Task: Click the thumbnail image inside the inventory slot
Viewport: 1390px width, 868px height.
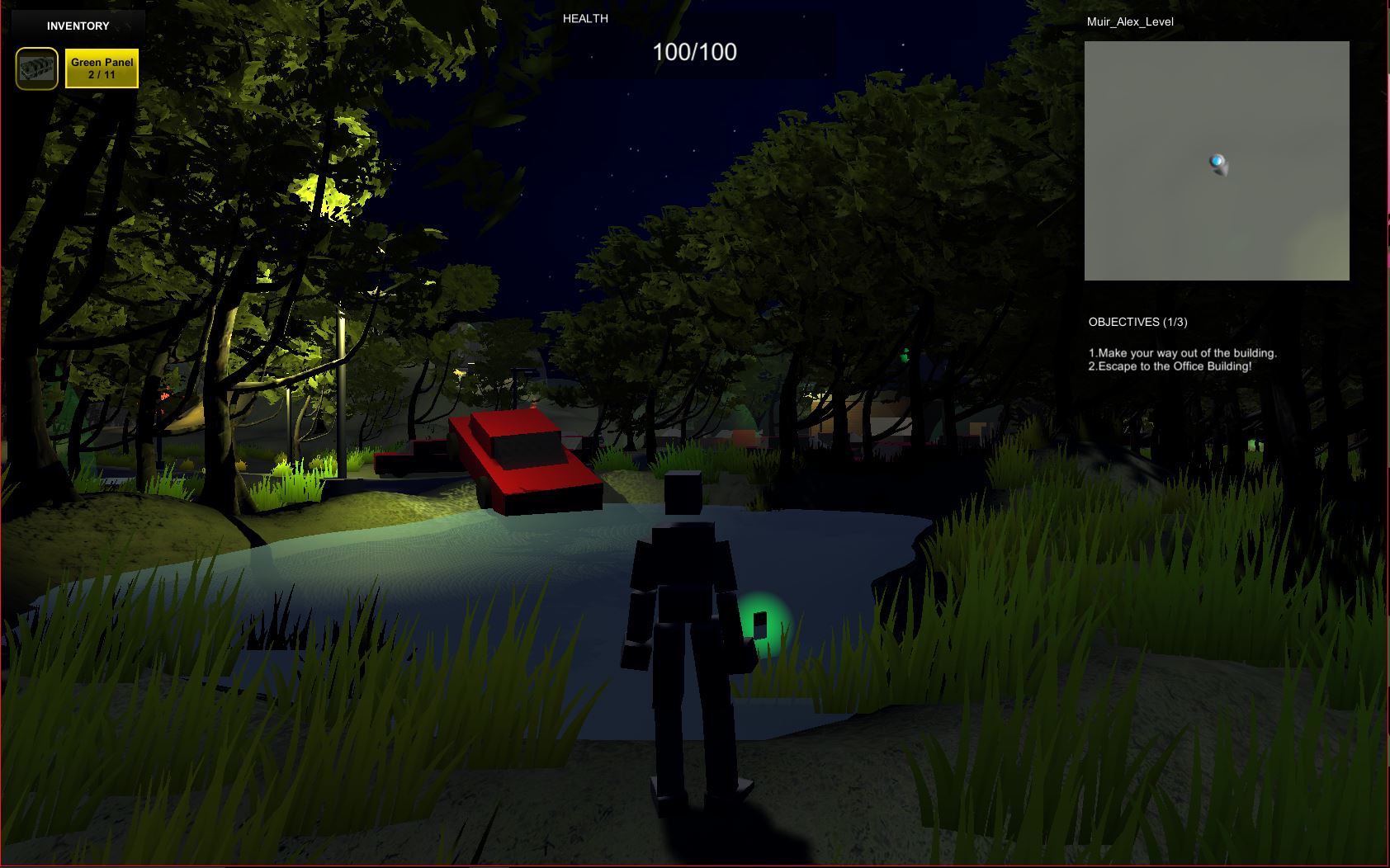Action: 35,67
